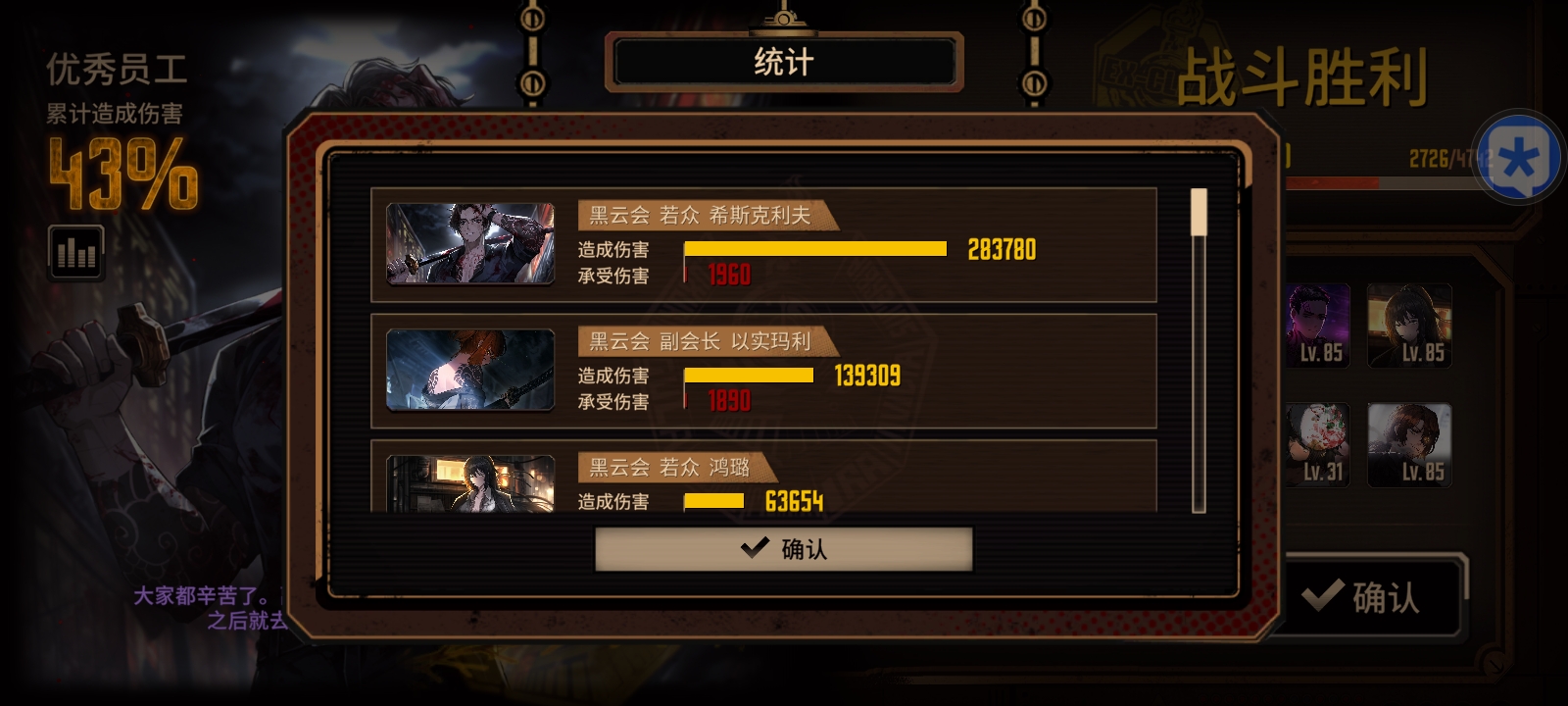Click the purple-lit Lv. 85 portrait on the right
This screenshot has width=1568, height=706.
pyautogui.click(x=1317, y=324)
